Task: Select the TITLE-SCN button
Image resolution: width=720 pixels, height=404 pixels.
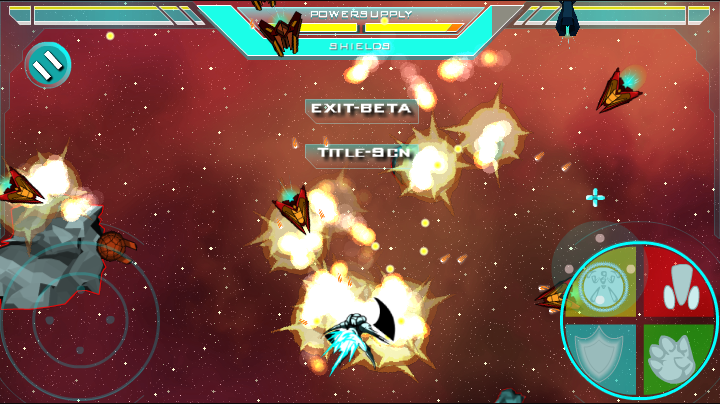Action: point(361,154)
